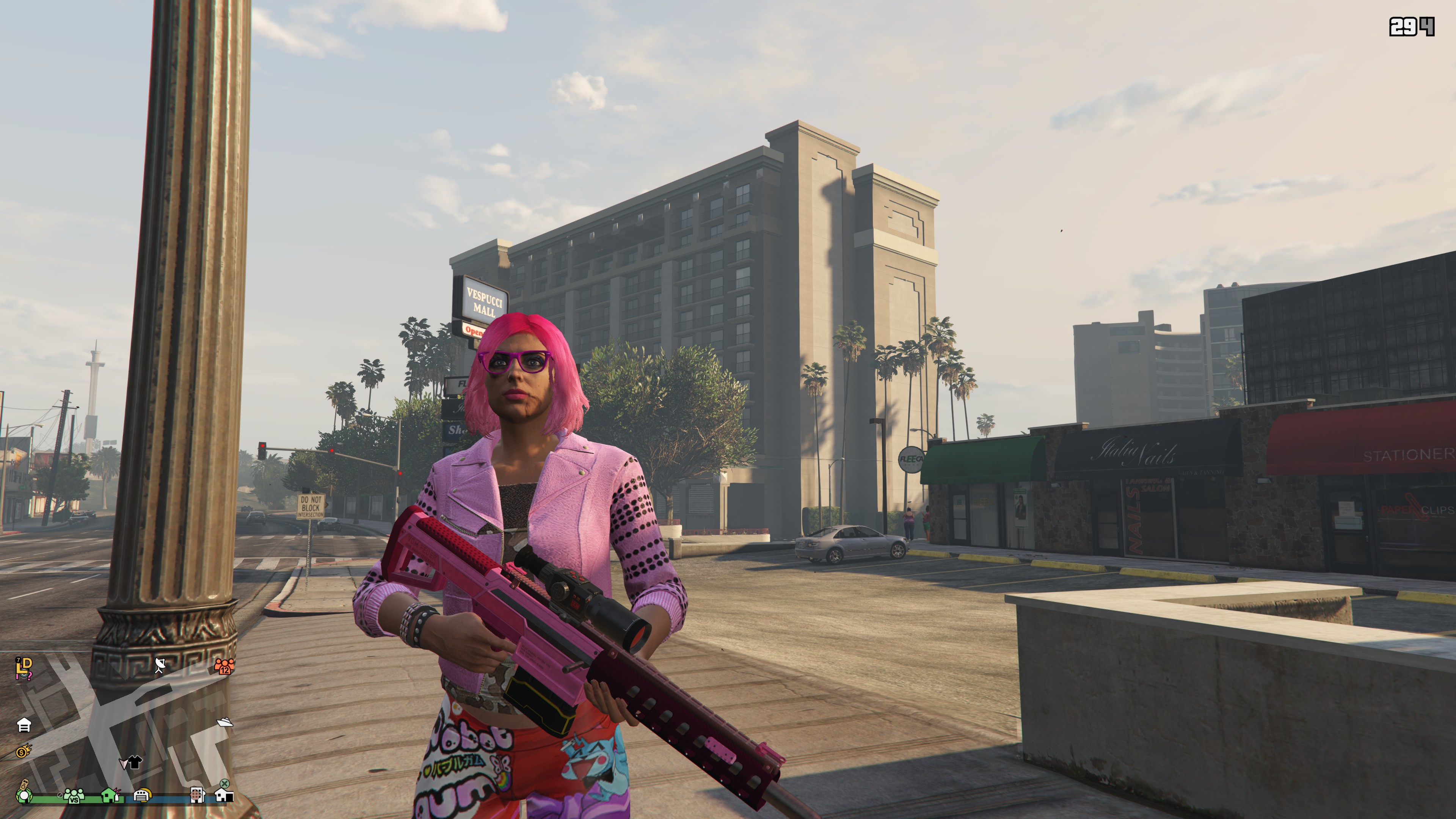Select the yellow-outlined garage door blip
The image size is (1456, 819).
click(142, 795)
